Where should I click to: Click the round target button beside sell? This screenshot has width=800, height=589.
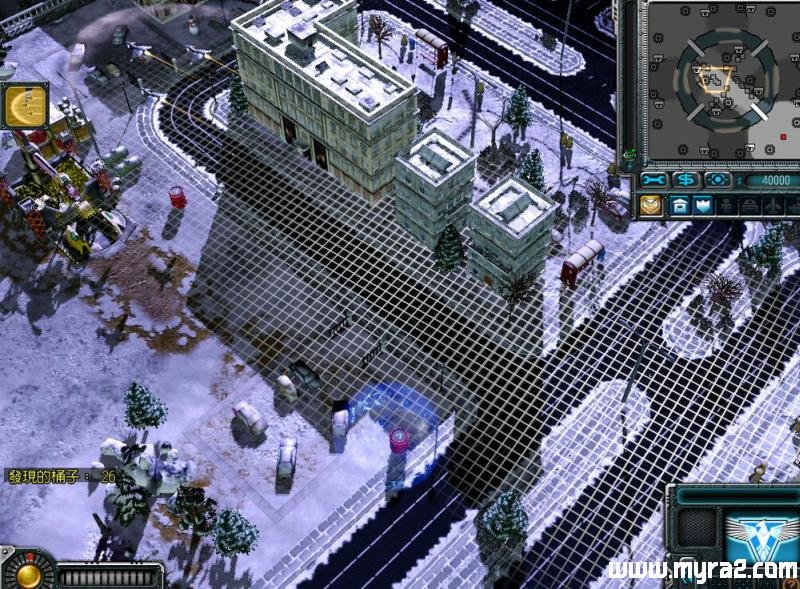tap(718, 180)
